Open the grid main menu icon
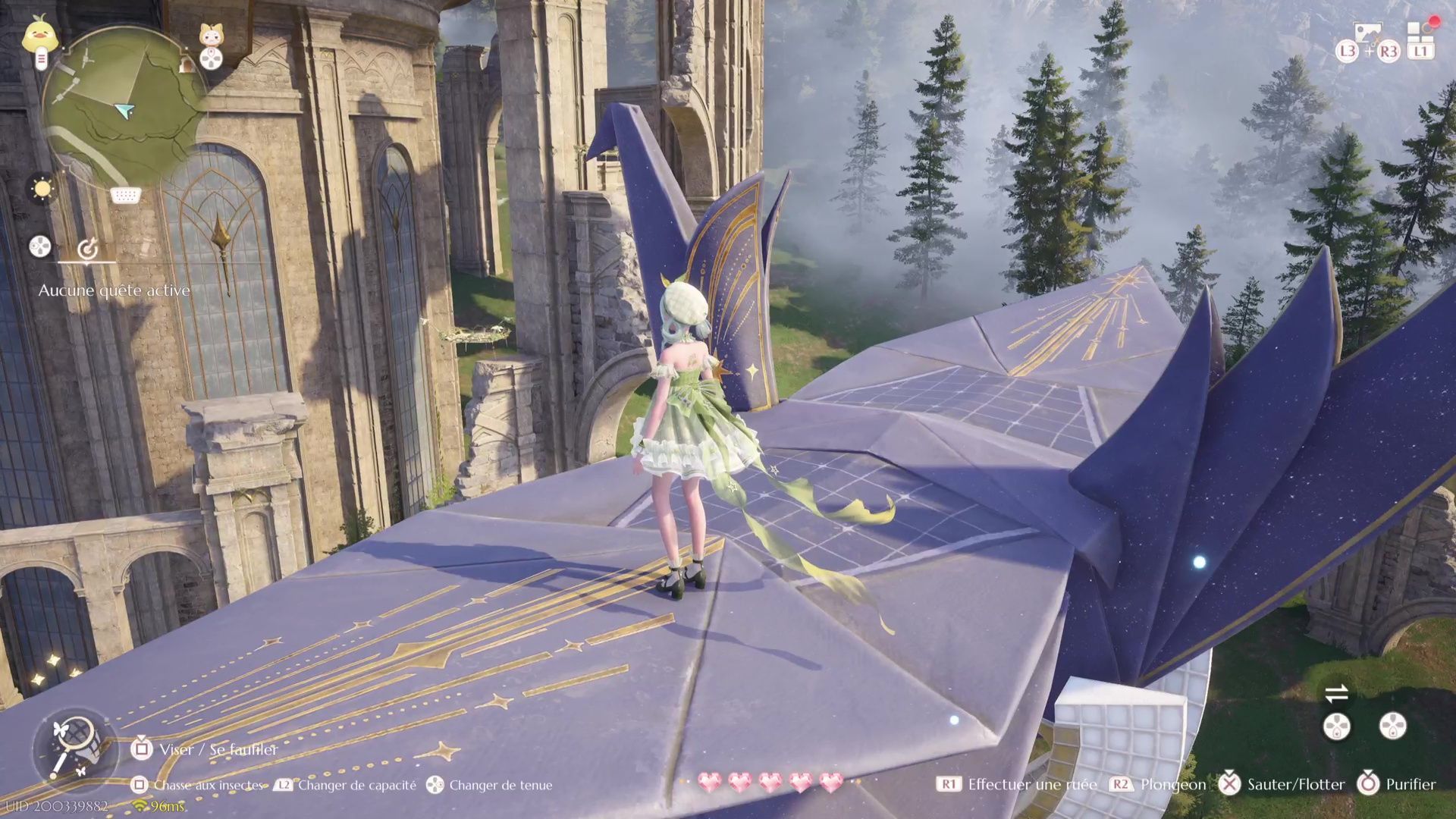 [x=1419, y=34]
